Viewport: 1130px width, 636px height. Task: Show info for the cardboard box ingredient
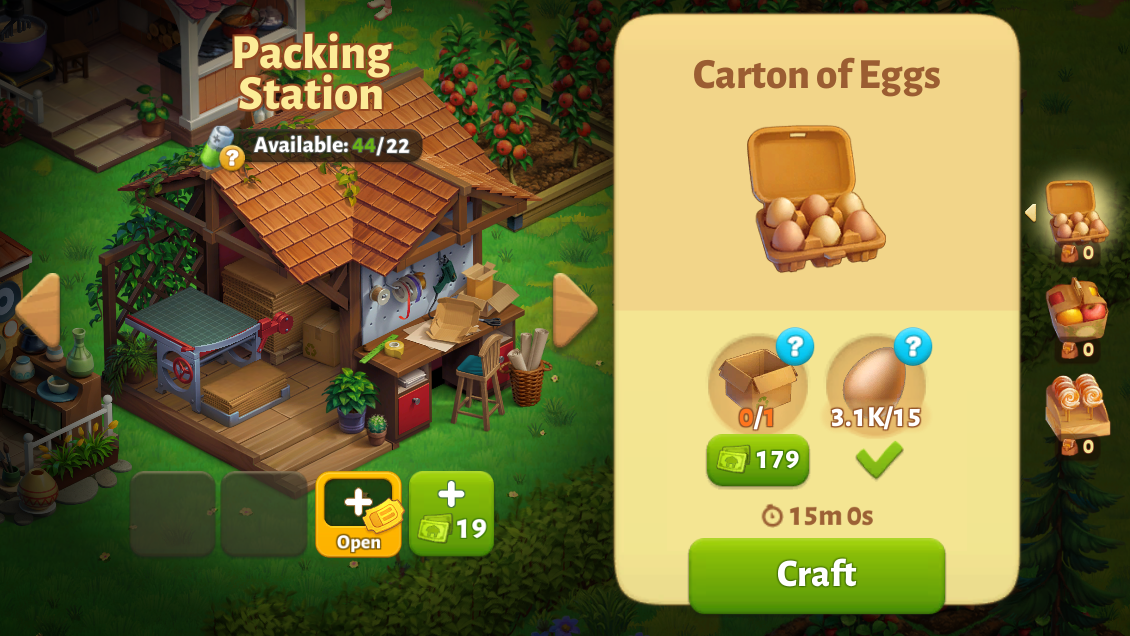coord(794,347)
